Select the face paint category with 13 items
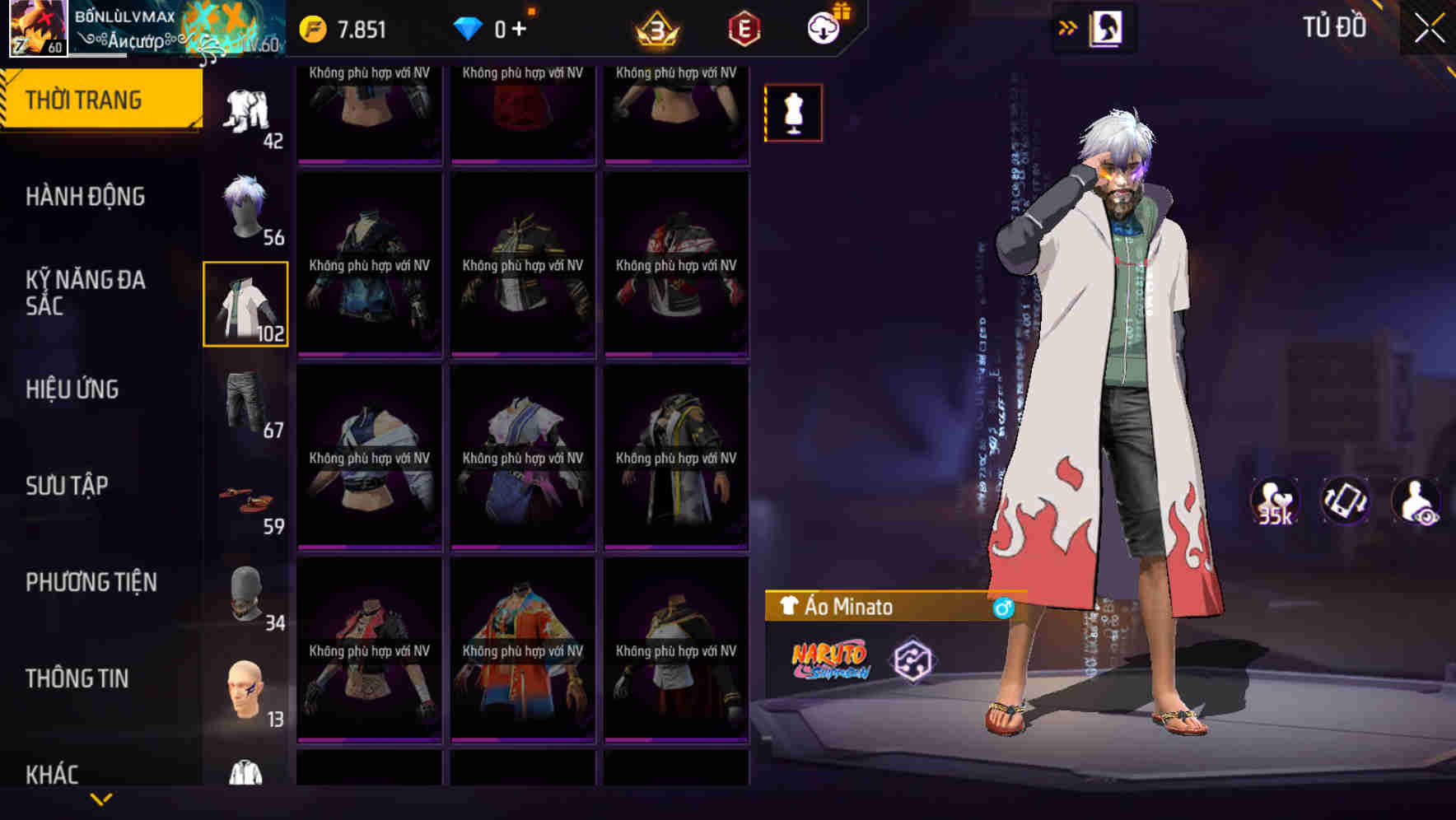1456x820 pixels. tap(246, 687)
